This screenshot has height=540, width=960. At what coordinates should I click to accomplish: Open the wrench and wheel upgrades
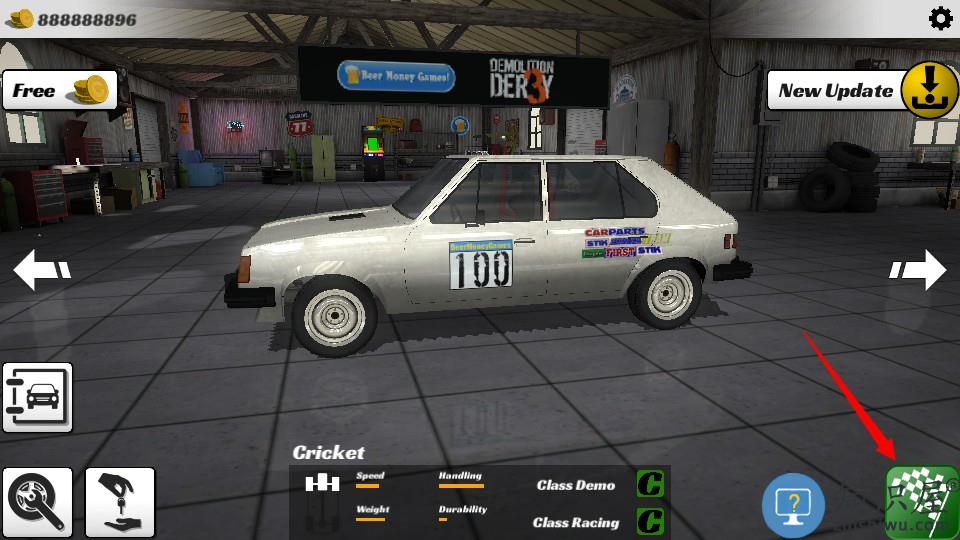(x=37, y=499)
